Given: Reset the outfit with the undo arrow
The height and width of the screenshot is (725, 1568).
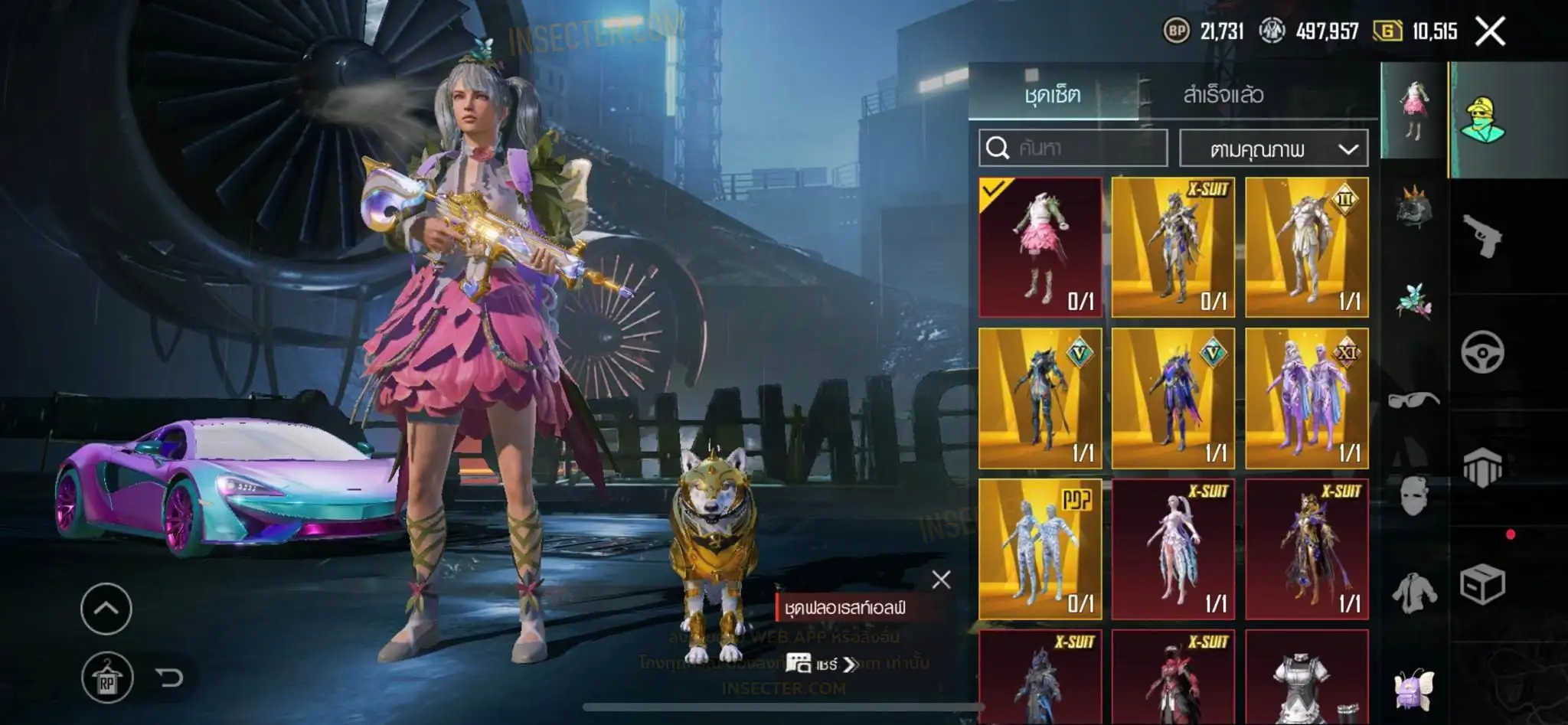Looking at the screenshot, I should 168,677.
